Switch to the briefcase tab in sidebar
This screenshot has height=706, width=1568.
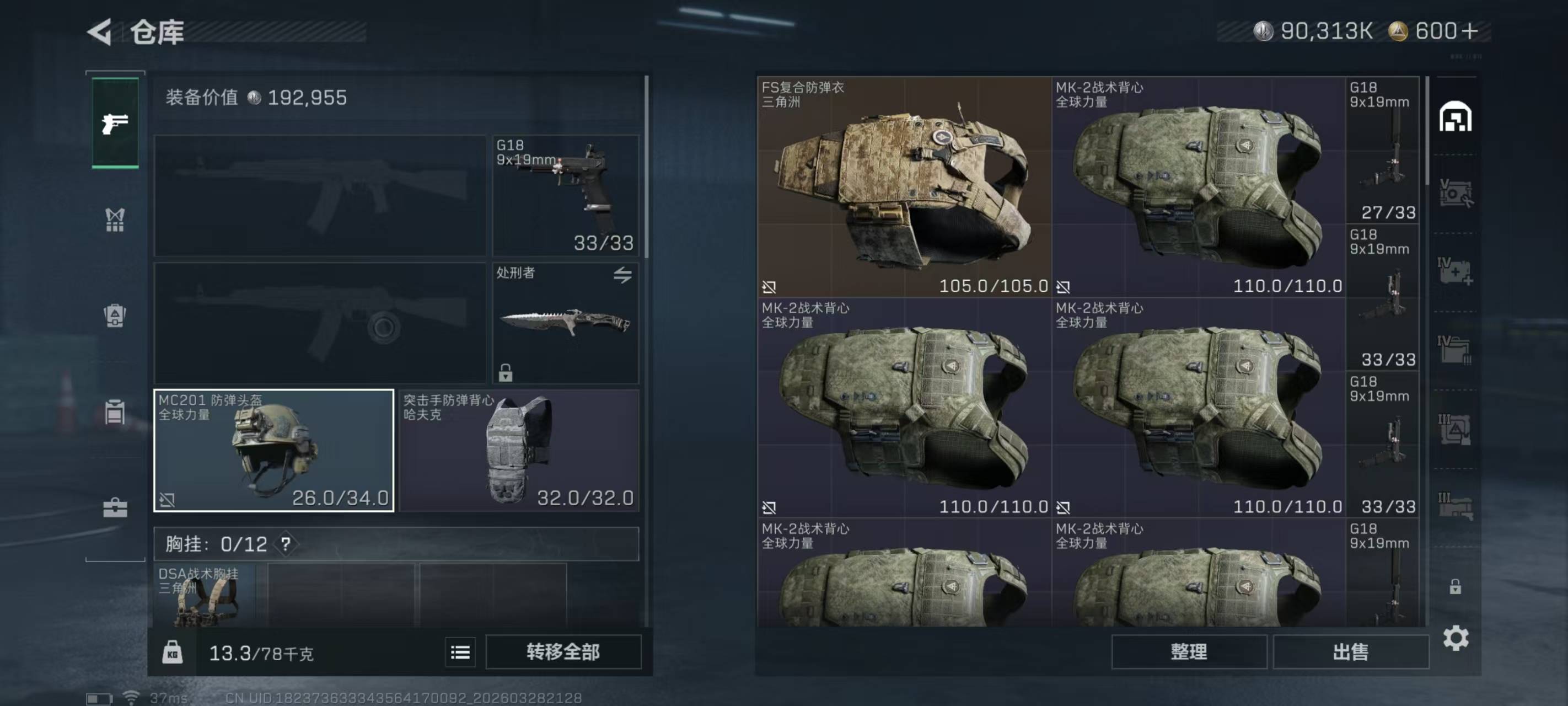tap(115, 507)
